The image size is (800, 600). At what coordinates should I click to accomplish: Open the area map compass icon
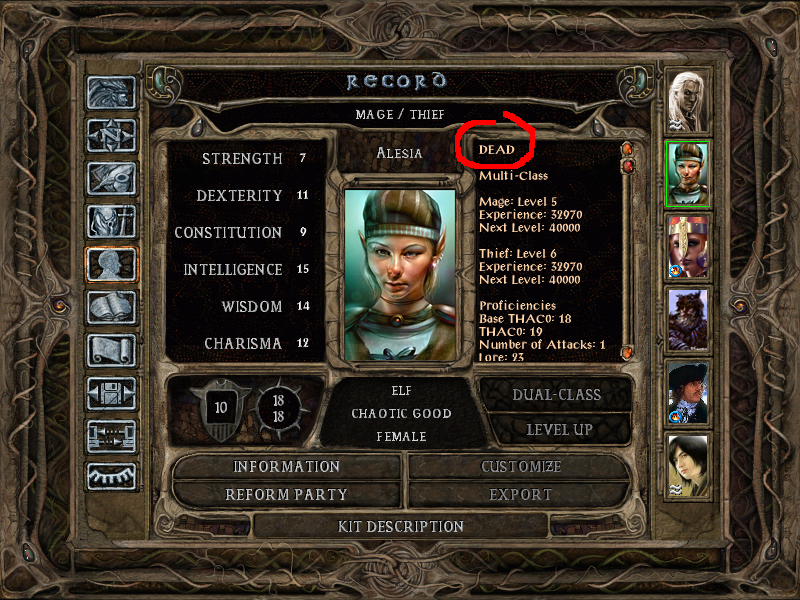[x=111, y=135]
